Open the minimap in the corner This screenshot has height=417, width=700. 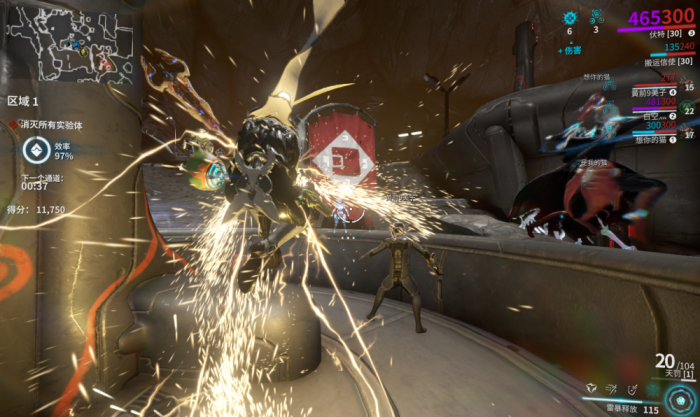[71, 44]
